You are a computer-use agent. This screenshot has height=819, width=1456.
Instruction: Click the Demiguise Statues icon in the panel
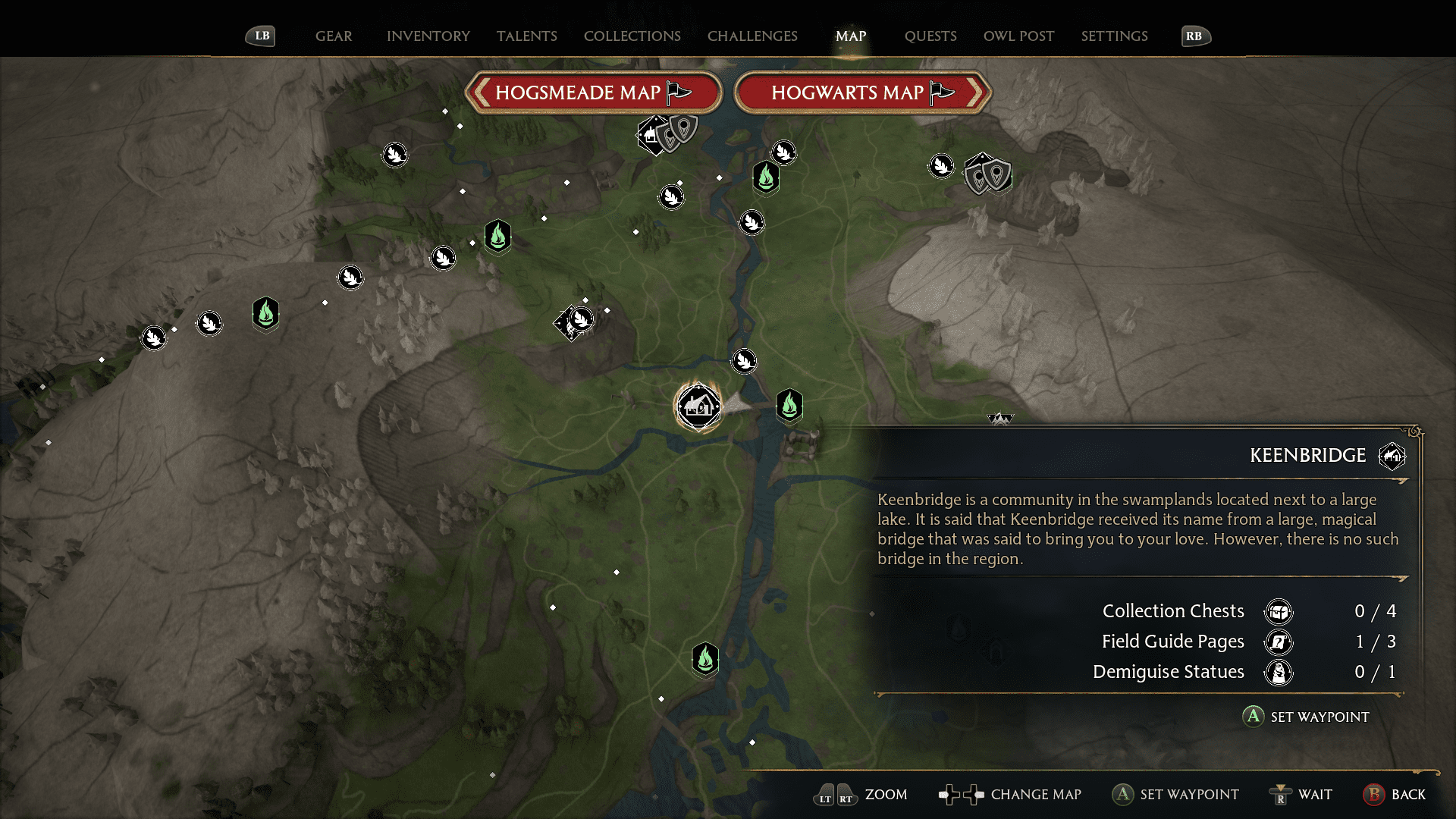tap(1279, 672)
